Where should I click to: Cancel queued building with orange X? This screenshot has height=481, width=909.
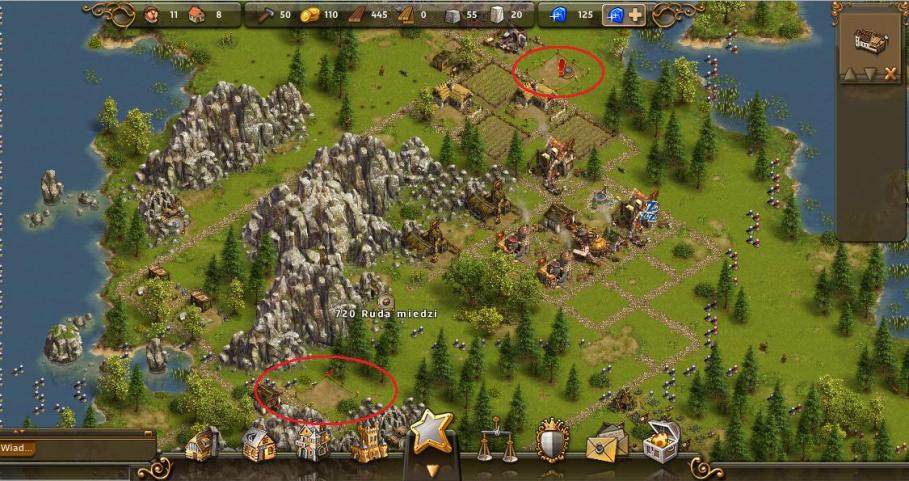coord(889,73)
